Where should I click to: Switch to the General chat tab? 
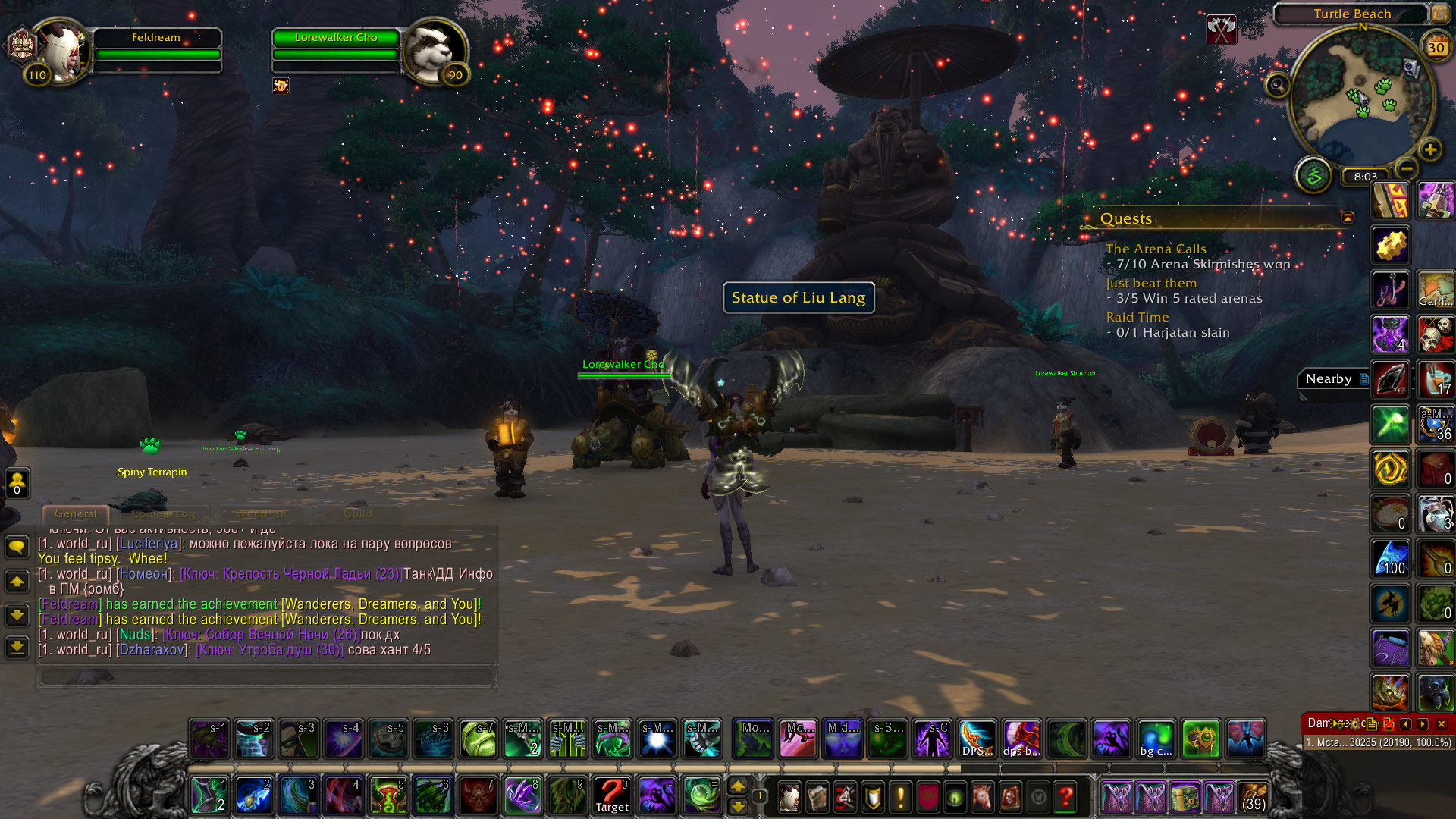75,513
